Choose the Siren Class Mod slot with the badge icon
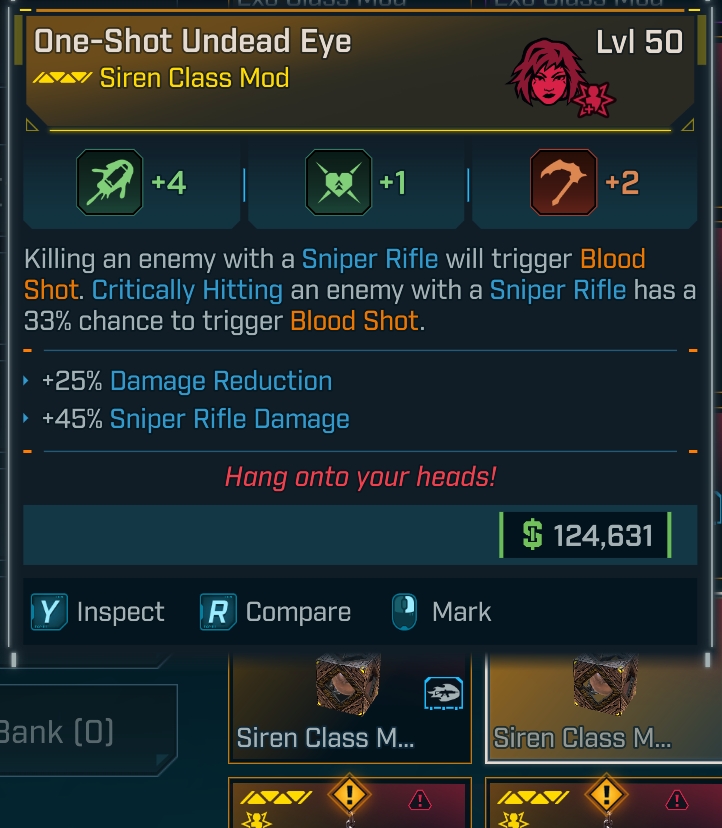This screenshot has width=722, height=828. [x=350, y=707]
